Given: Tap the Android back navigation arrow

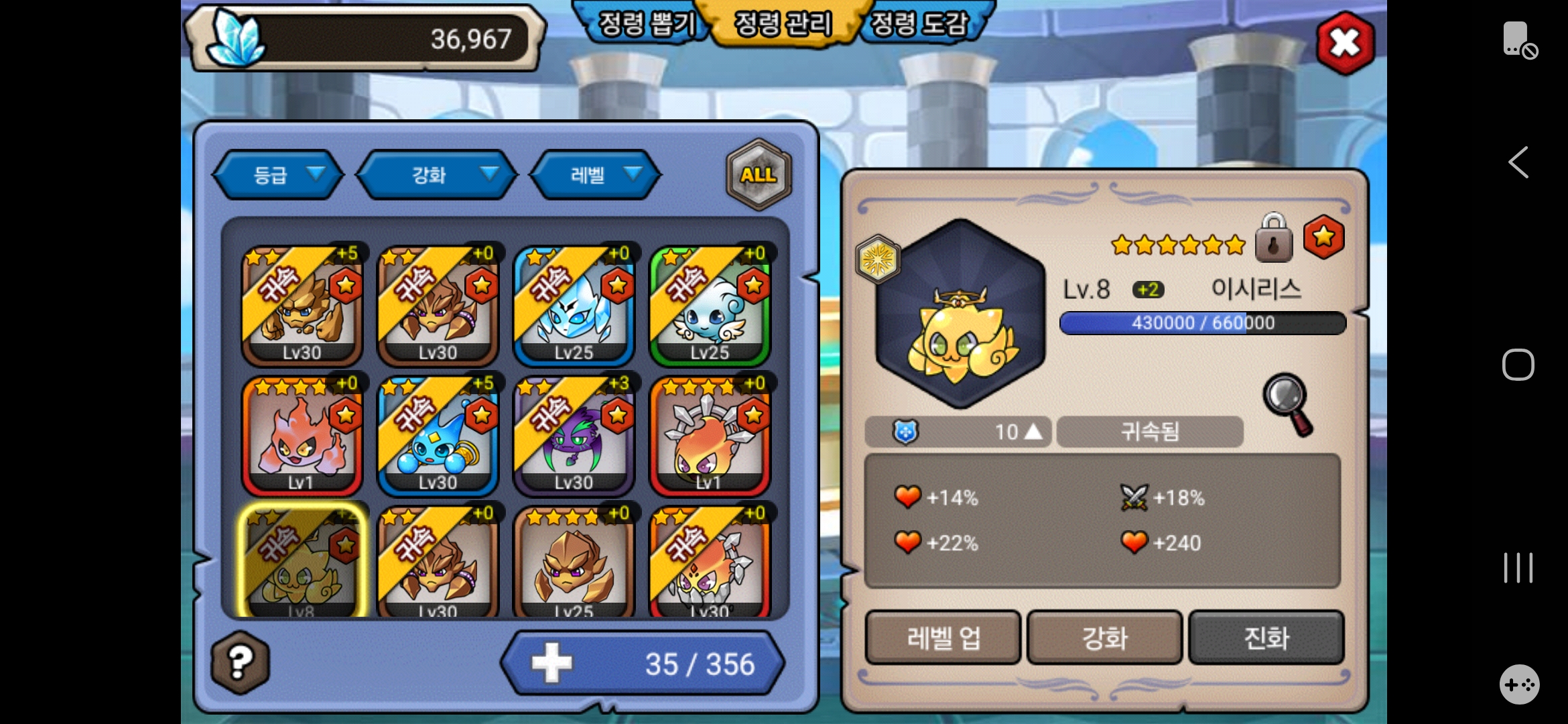Looking at the screenshot, I should tap(1518, 162).
